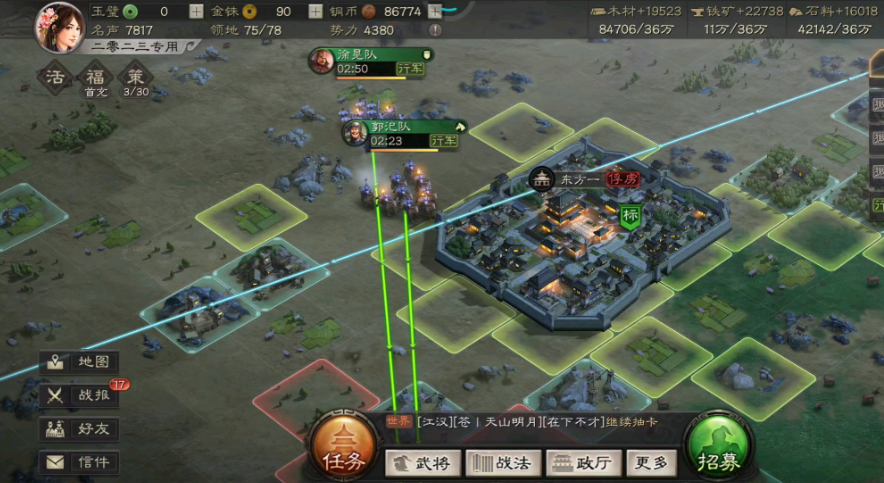
Task: Open the tactics (战法) menu
Action: (x=506, y=462)
